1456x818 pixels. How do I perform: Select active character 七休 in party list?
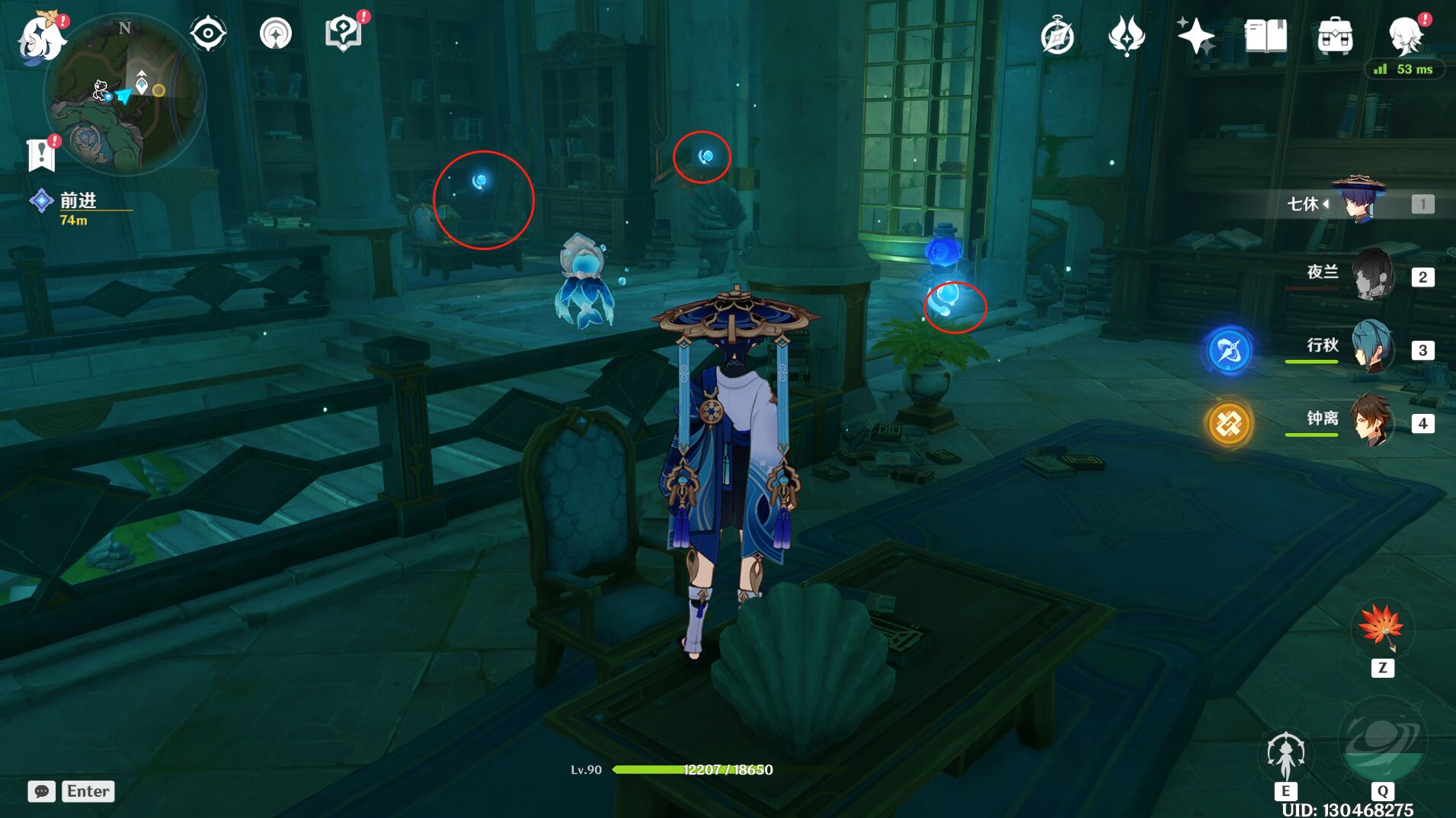pos(1360,202)
